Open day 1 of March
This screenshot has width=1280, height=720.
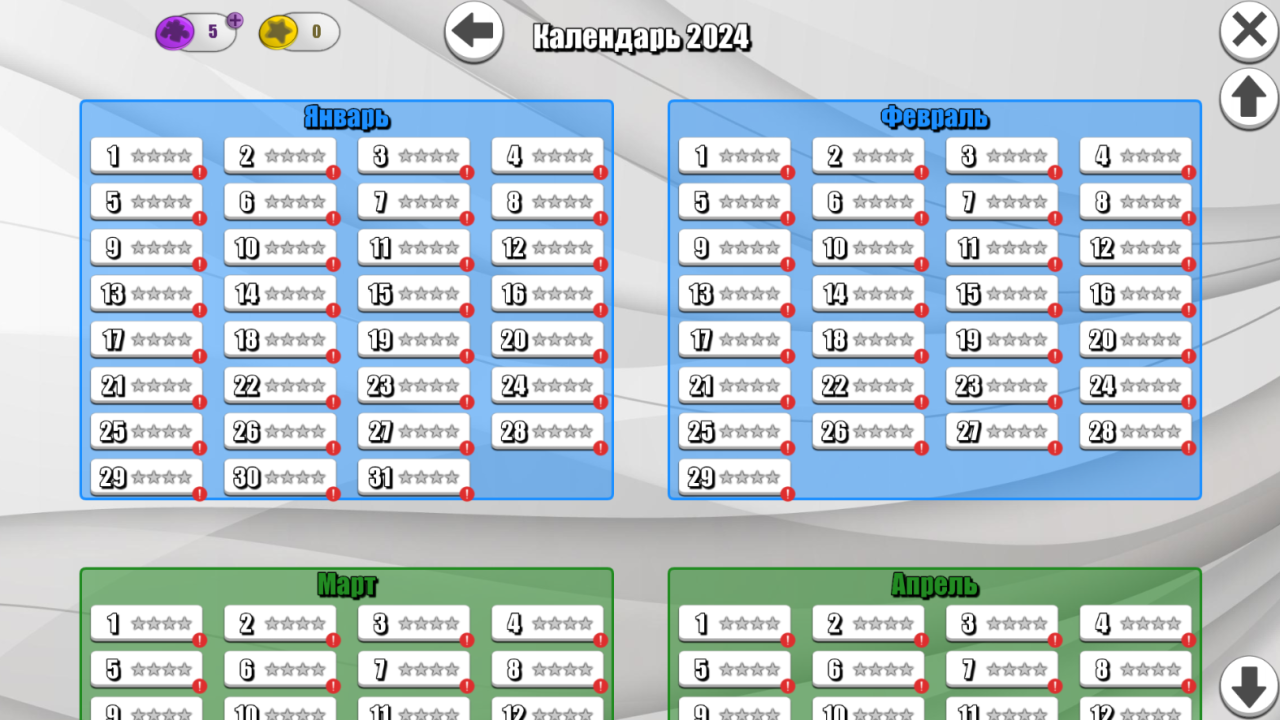point(146,623)
